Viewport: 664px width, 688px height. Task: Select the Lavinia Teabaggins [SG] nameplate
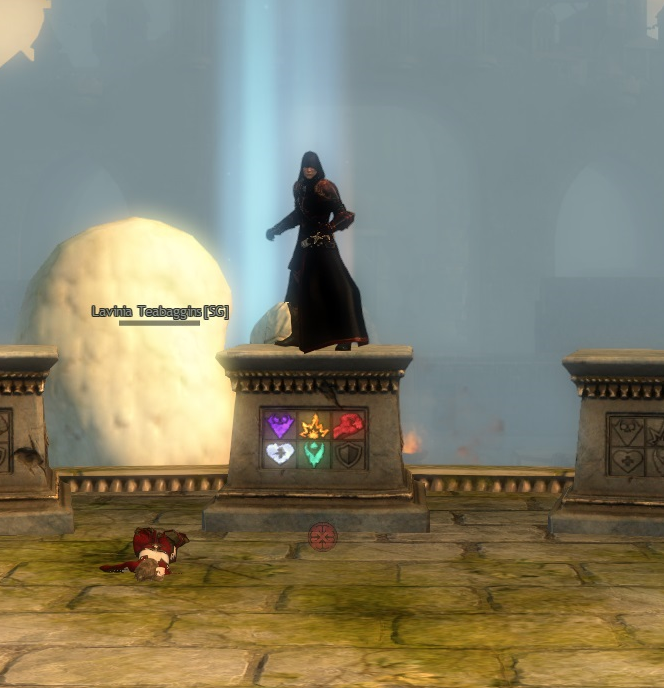click(x=160, y=312)
